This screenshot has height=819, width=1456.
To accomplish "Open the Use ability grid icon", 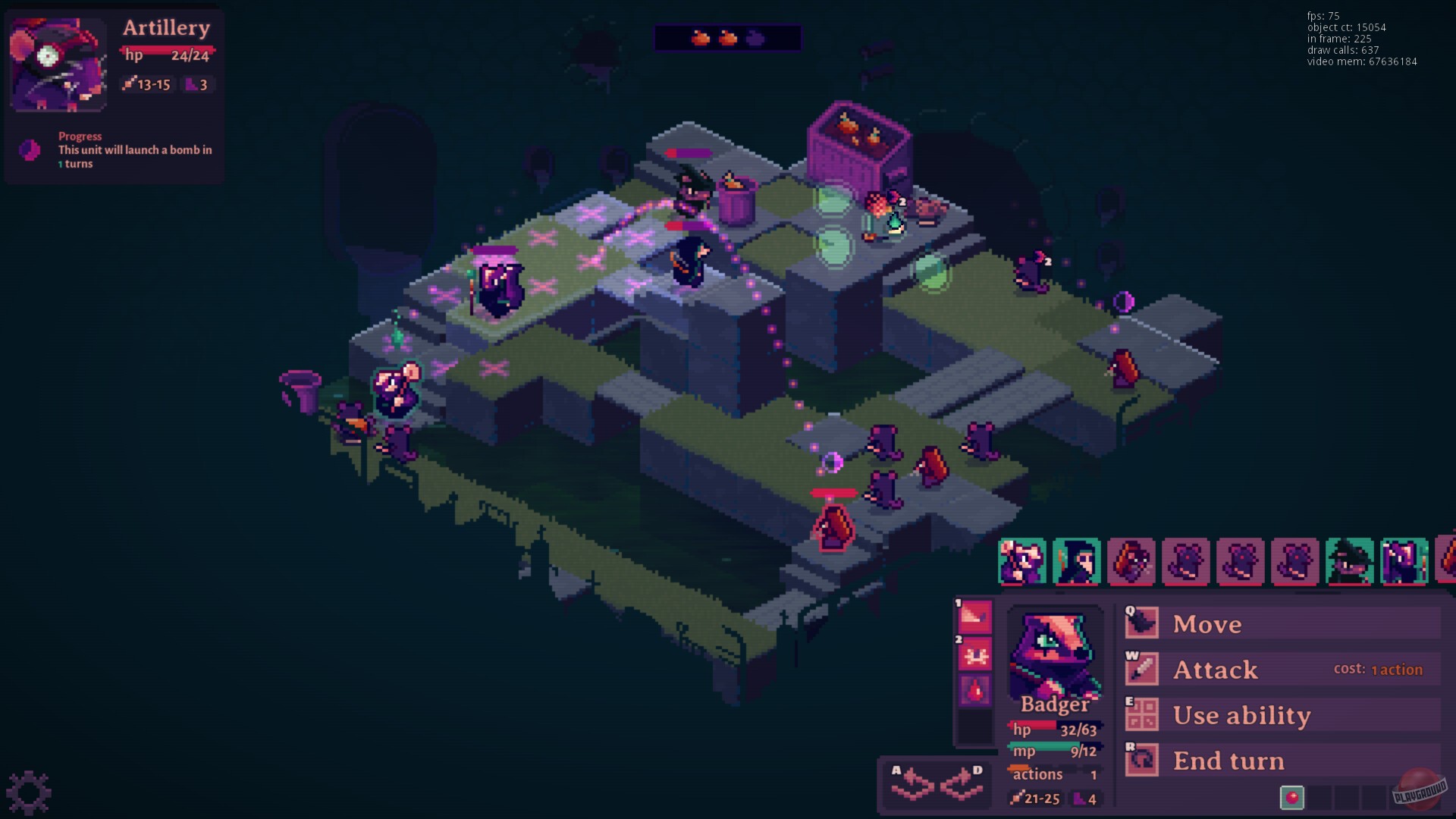I will 1141,714.
